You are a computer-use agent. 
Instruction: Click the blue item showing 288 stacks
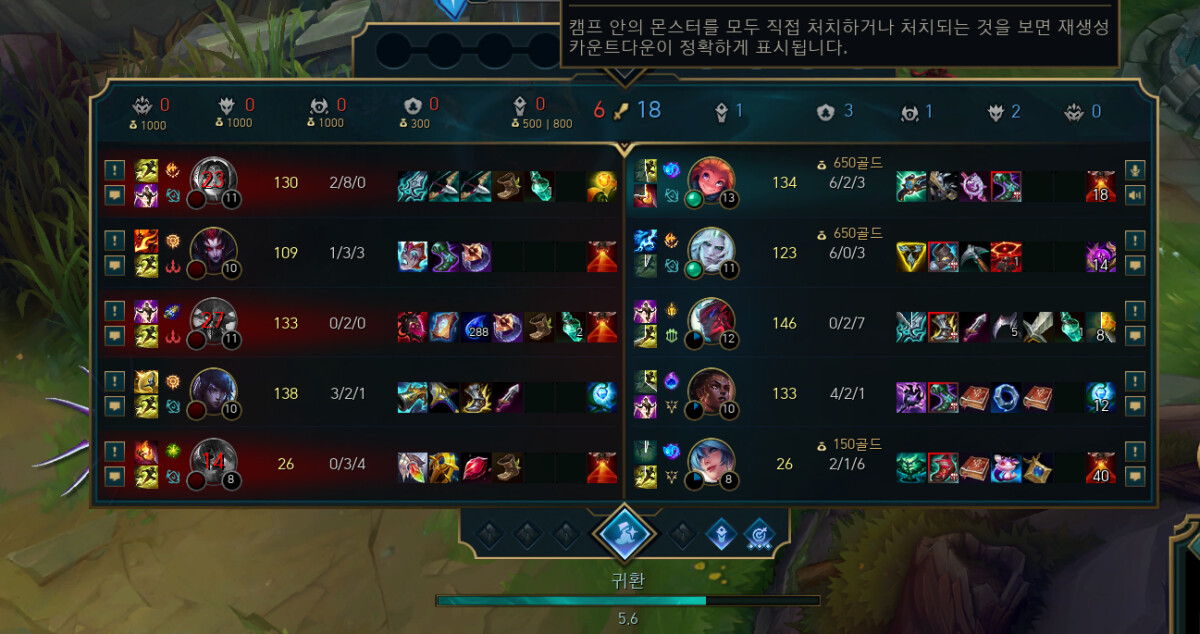476,325
